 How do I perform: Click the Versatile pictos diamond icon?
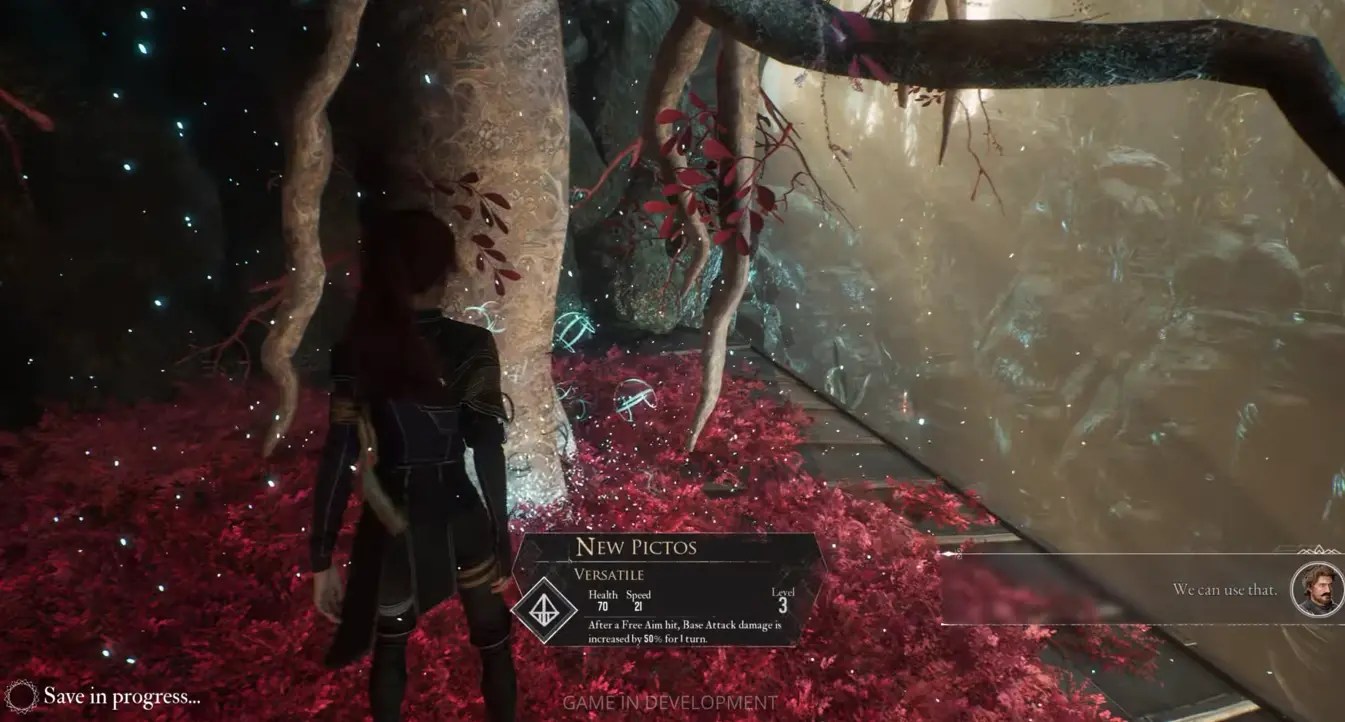545,609
